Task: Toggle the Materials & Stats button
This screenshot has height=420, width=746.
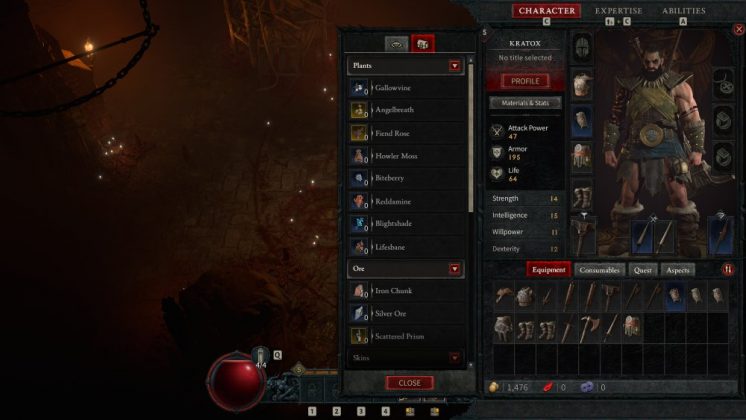Action: (526, 102)
